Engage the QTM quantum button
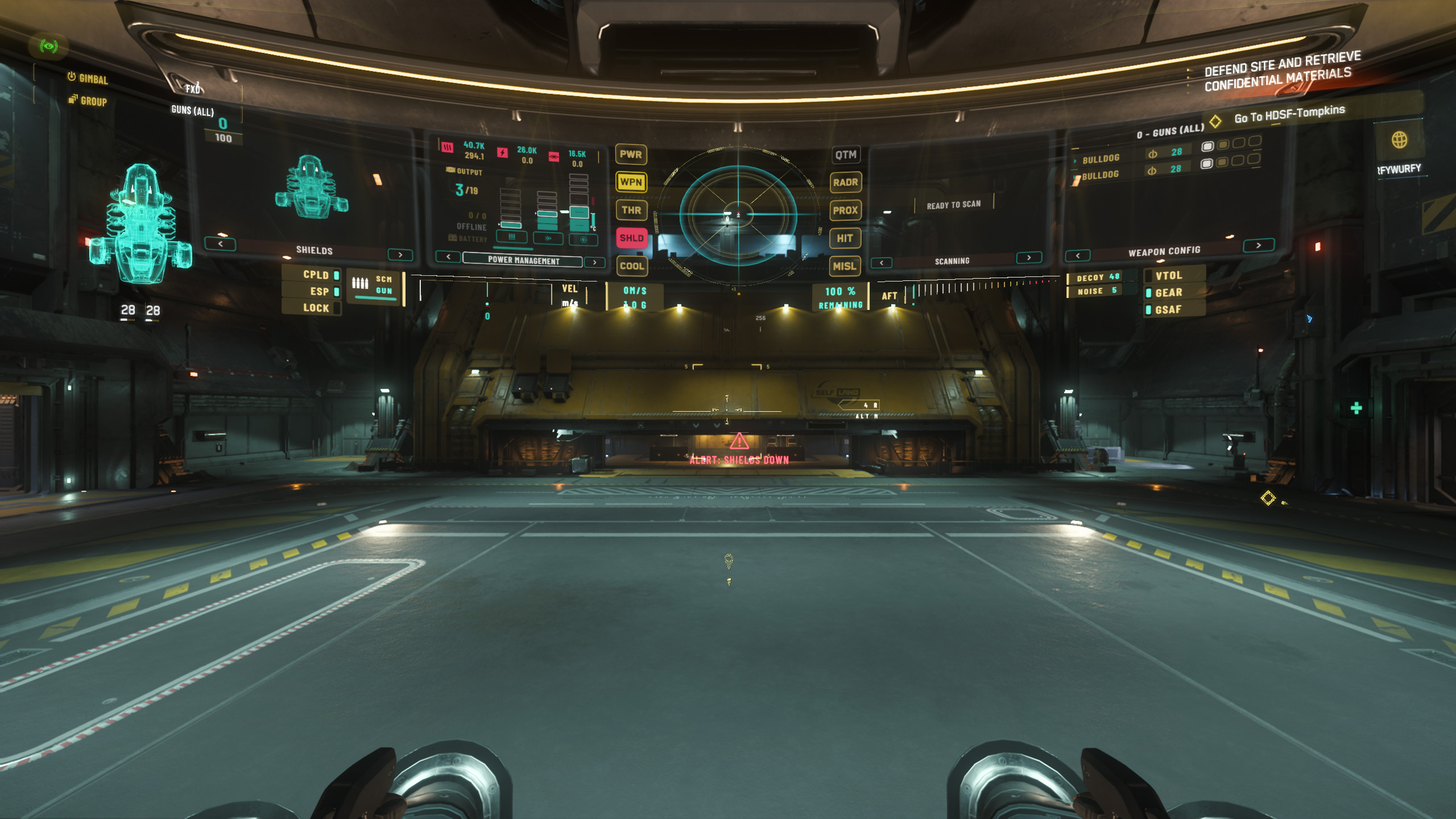The height and width of the screenshot is (819, 1456). coord(846,155)
